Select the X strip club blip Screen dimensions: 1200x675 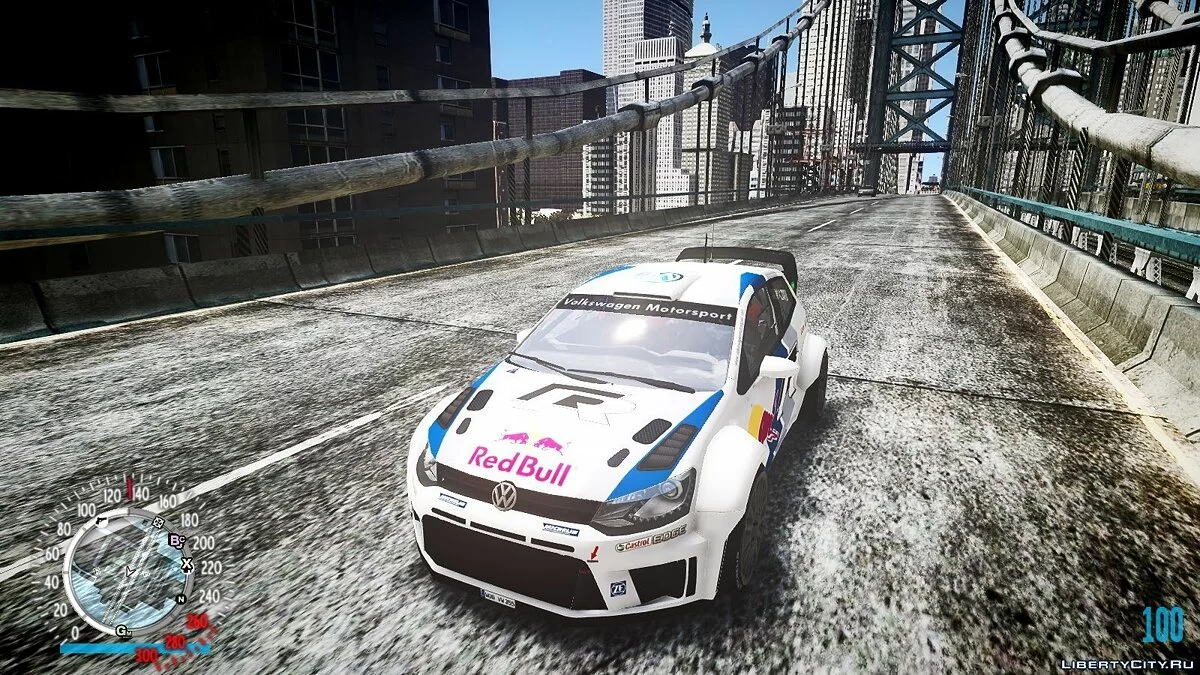point(187,564)
